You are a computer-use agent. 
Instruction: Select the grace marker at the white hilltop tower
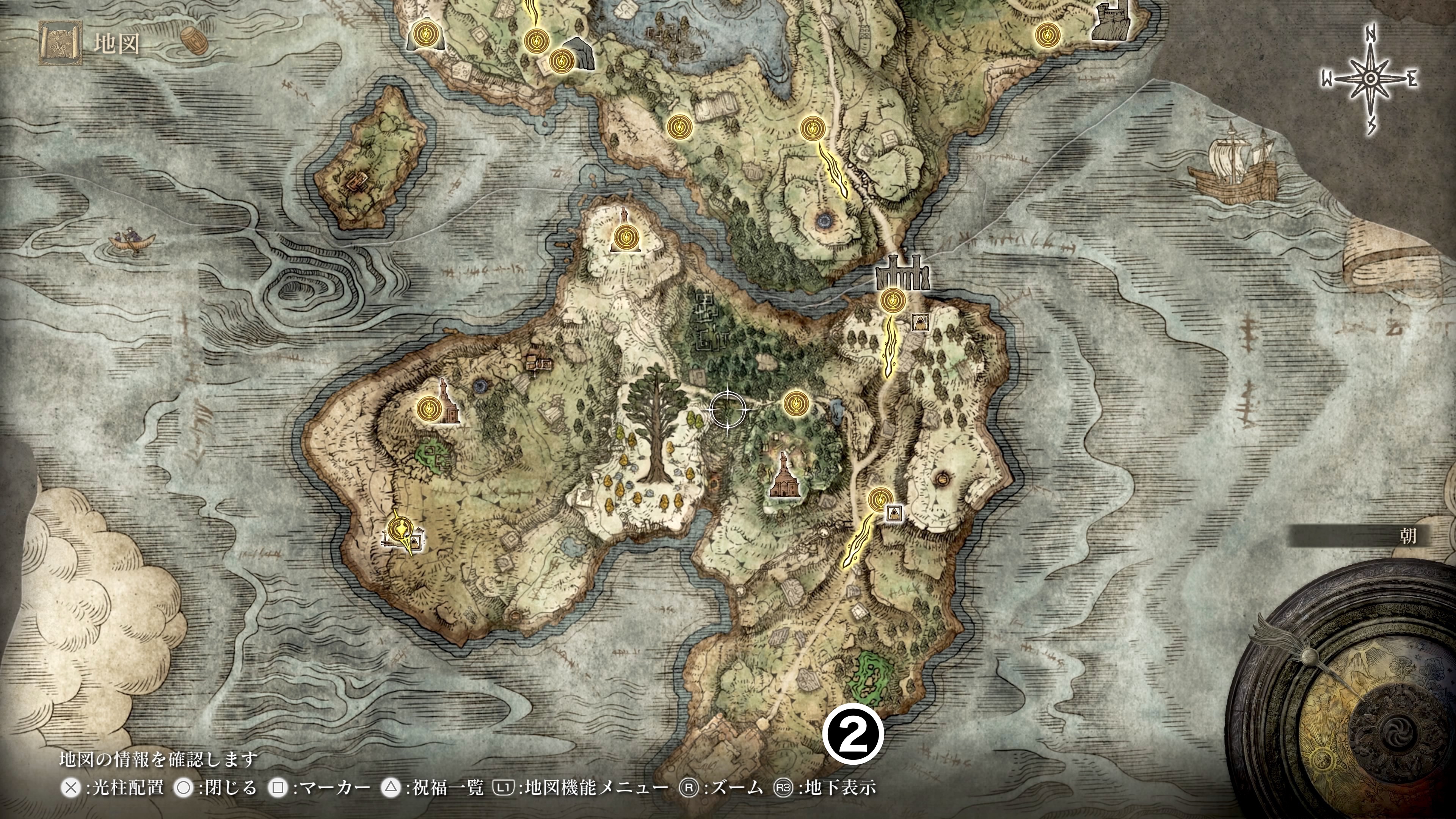click(626, 236)
